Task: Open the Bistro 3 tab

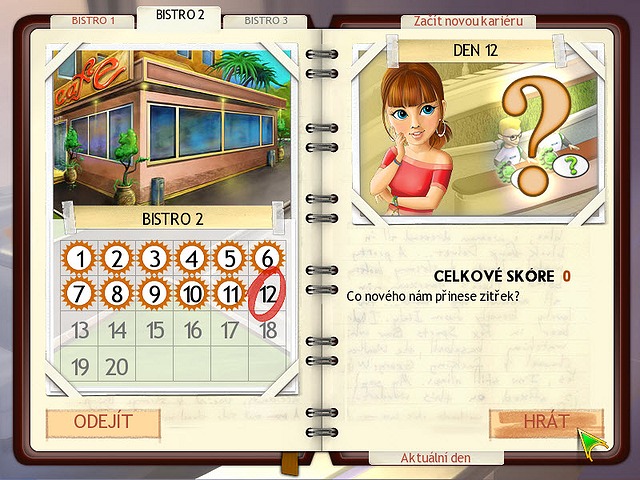Action: pyautogui.click(x=266, y=20)
